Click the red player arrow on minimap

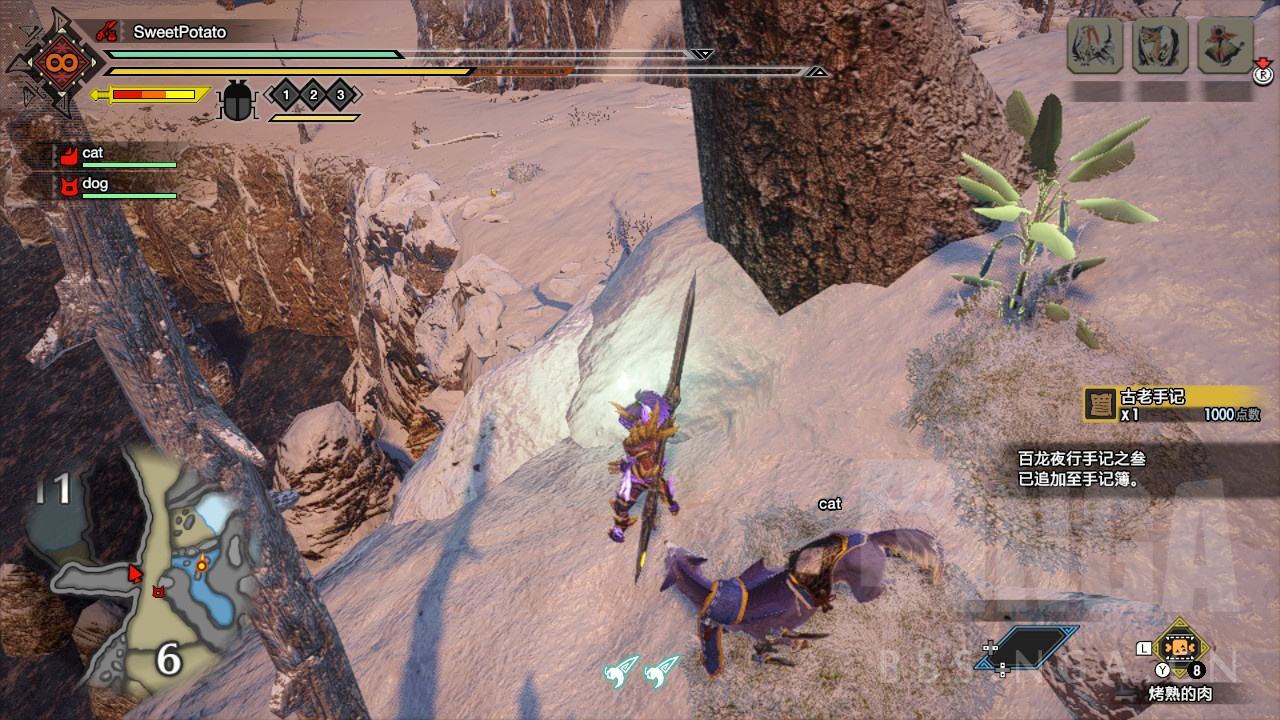coord(135,573)
